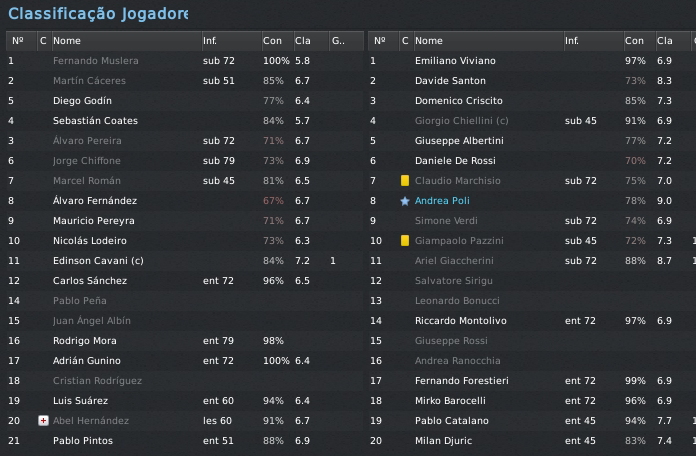The width and height of the screenshot is (696, 456).
Task: Select Sebastián Coates in the list
Action: pyautogui.click(x=95, y=121)
